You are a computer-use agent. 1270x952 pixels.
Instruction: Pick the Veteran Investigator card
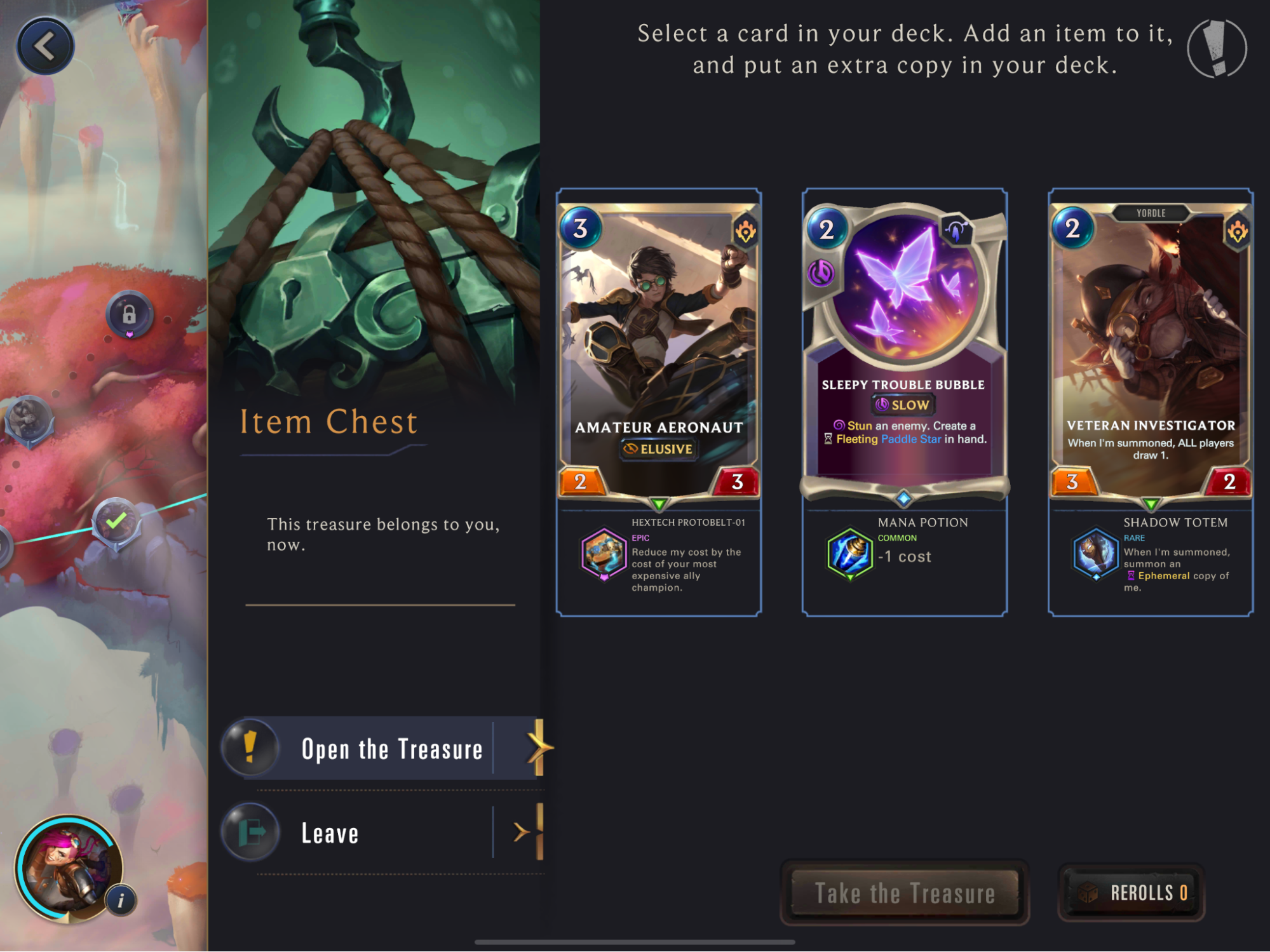(x=1151, y=349)
